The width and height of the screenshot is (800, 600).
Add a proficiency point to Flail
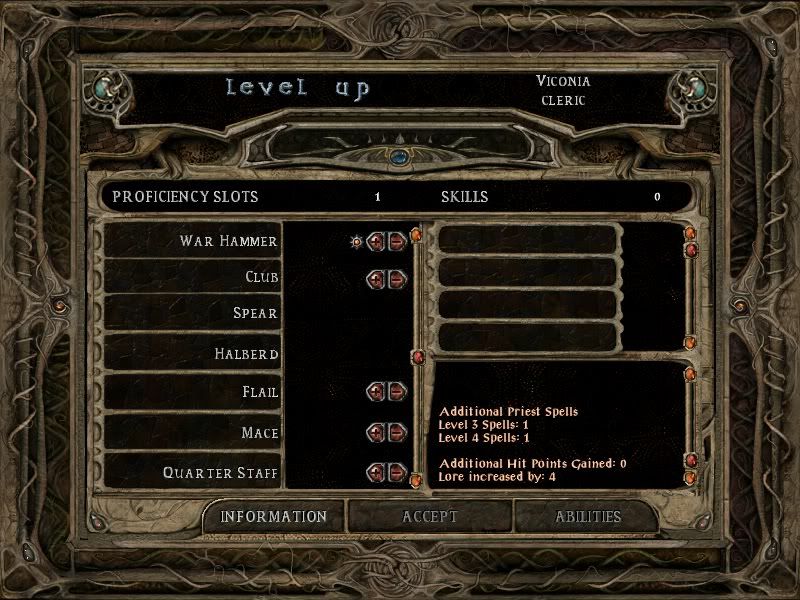coord(377,391)
